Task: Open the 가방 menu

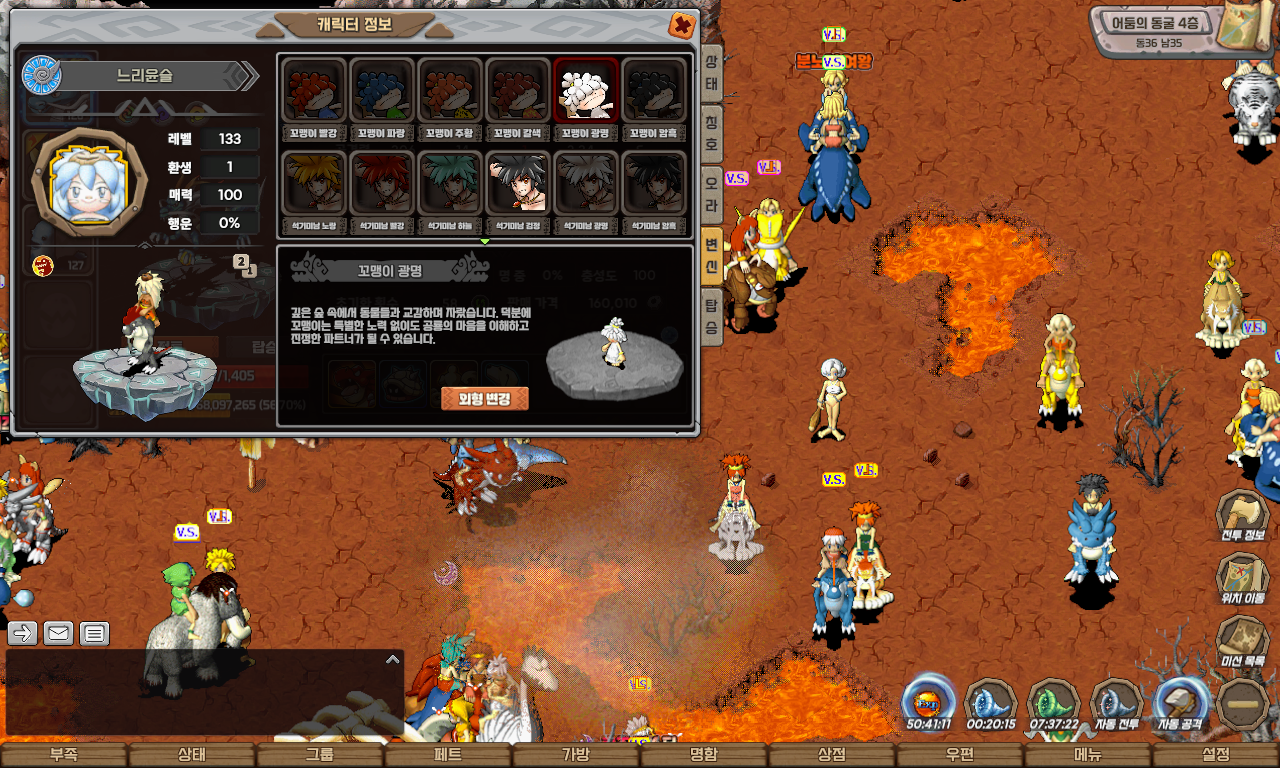Action: 575,755
